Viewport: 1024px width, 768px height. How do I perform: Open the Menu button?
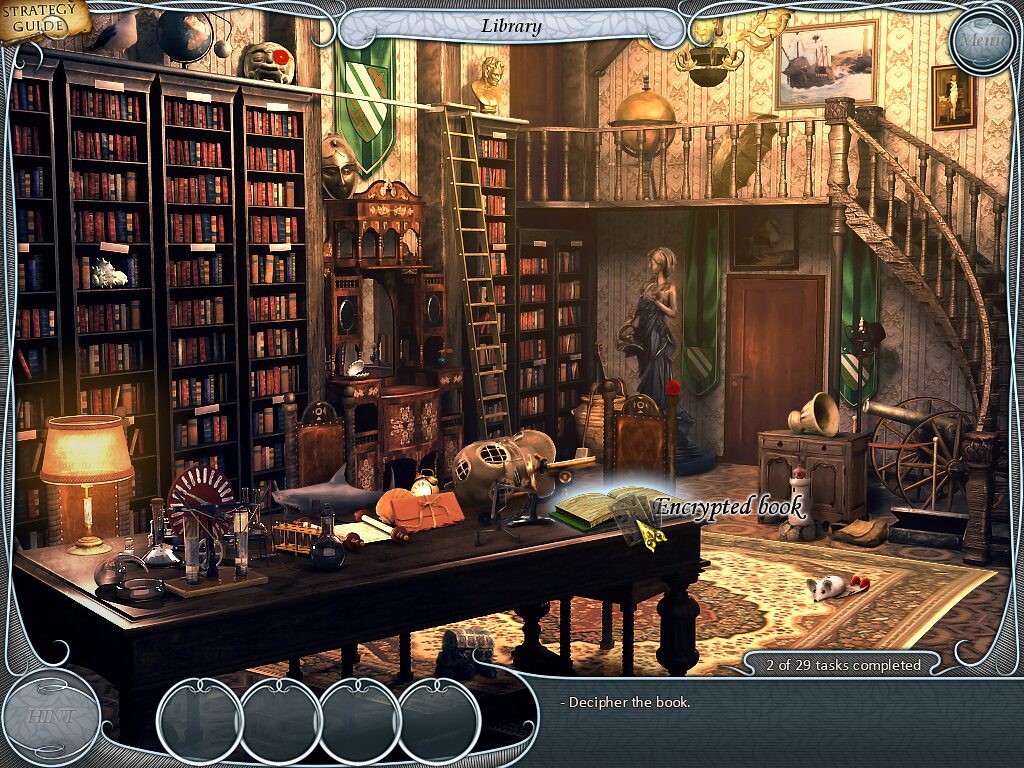981,41
